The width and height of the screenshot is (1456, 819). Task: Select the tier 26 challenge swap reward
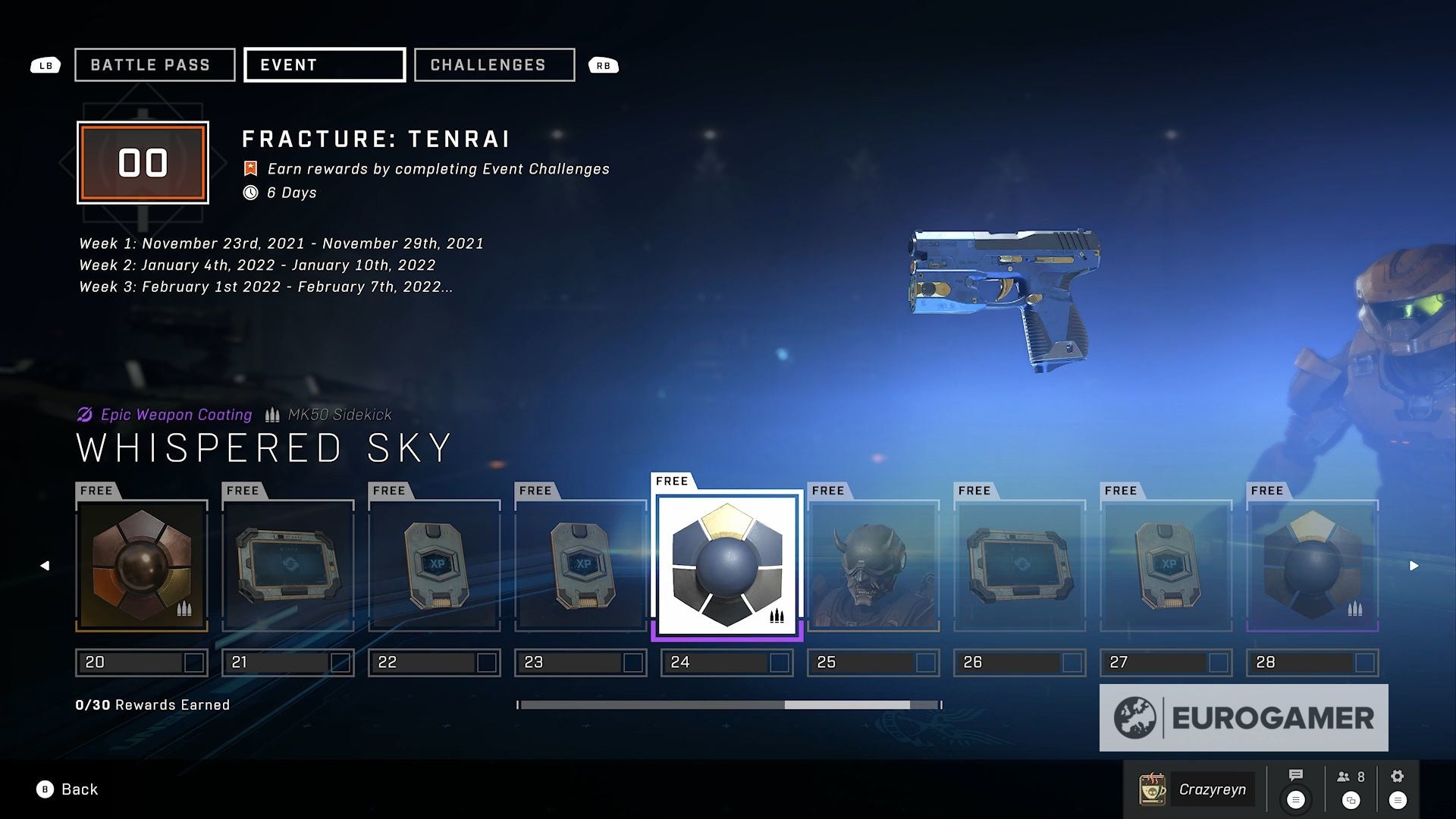pos(1020,565)
